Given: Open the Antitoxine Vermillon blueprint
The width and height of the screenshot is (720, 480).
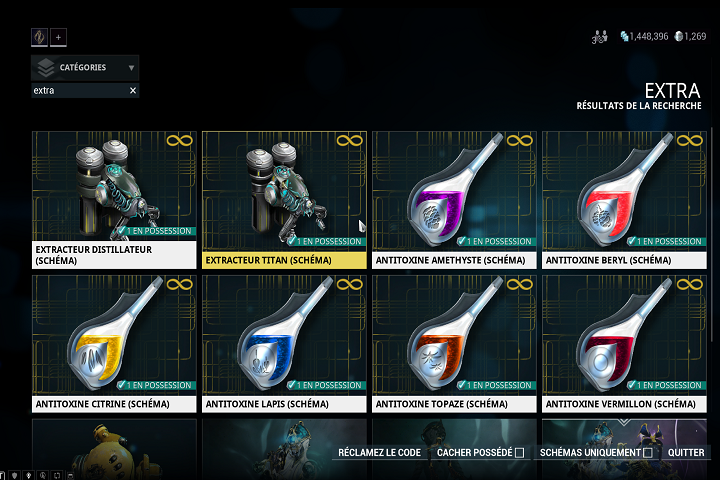Looking at the screenshot, I should 624,344.
